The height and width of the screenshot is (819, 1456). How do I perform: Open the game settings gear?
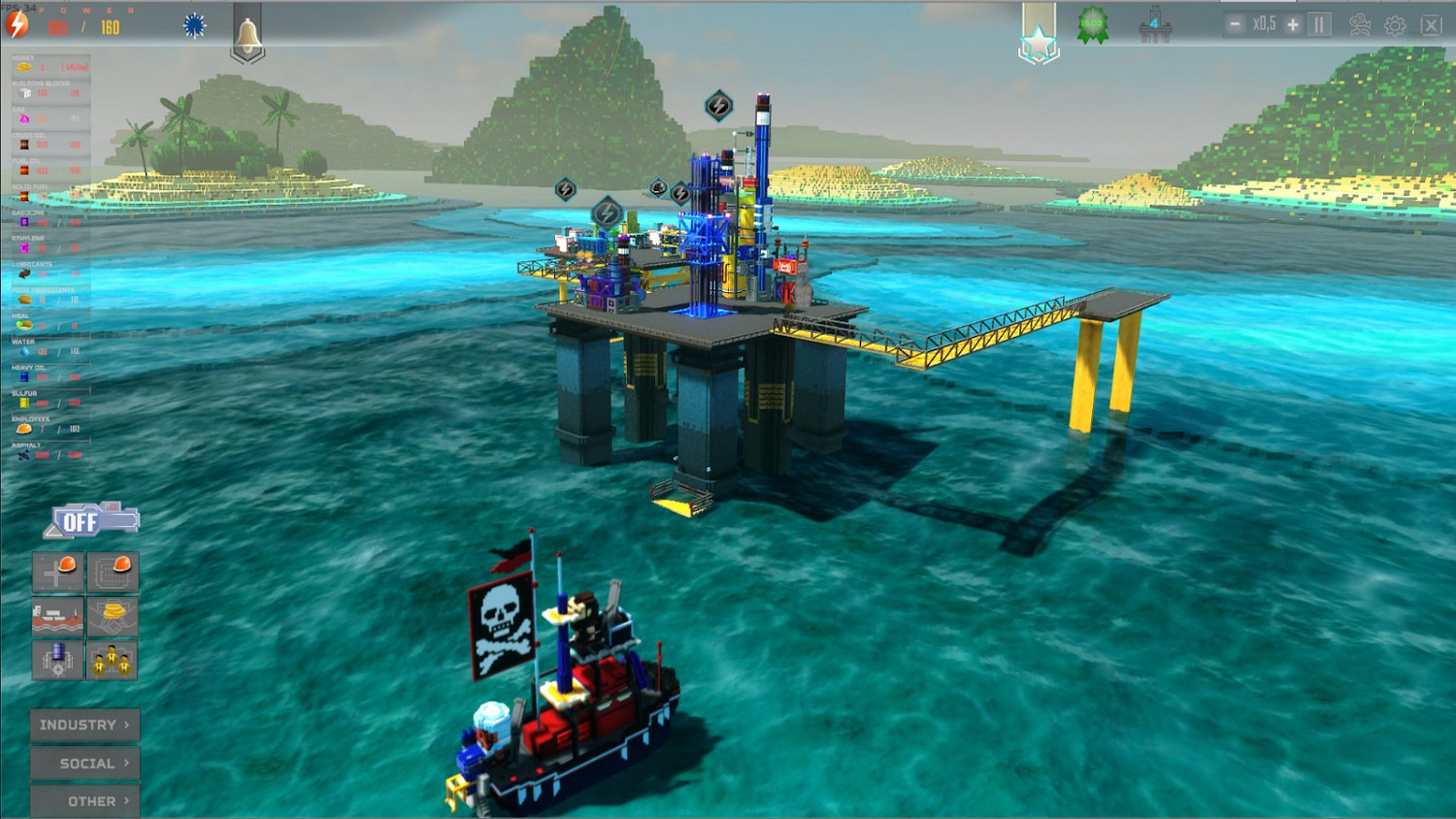[1395, 24]
